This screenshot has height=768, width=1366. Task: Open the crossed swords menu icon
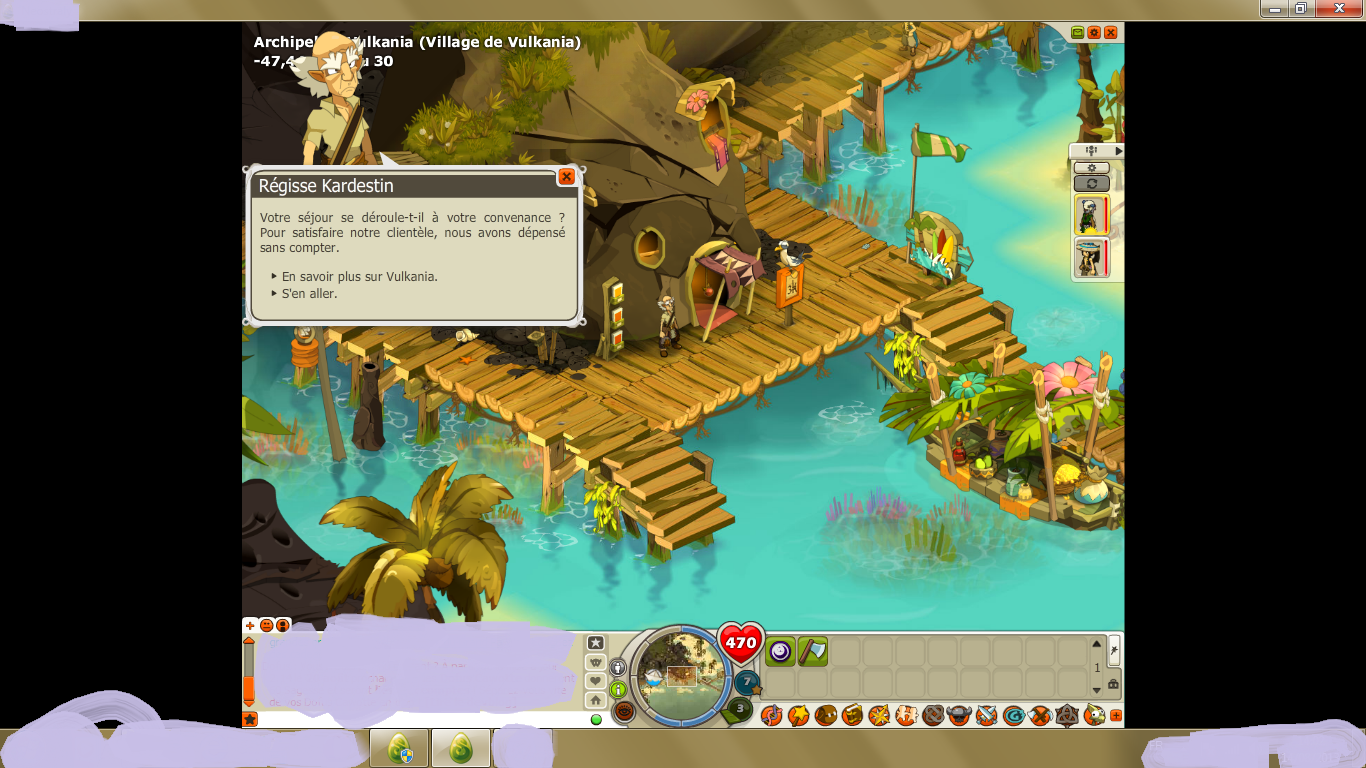coord(986,715)
